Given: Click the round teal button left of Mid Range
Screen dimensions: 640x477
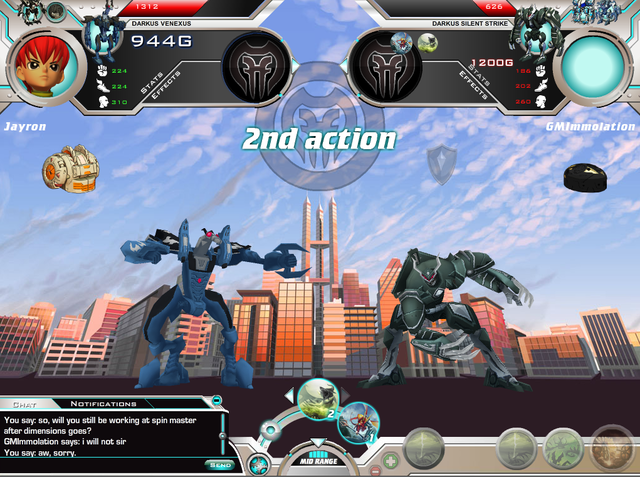Looking at the screenshot, I should point(258,464).
